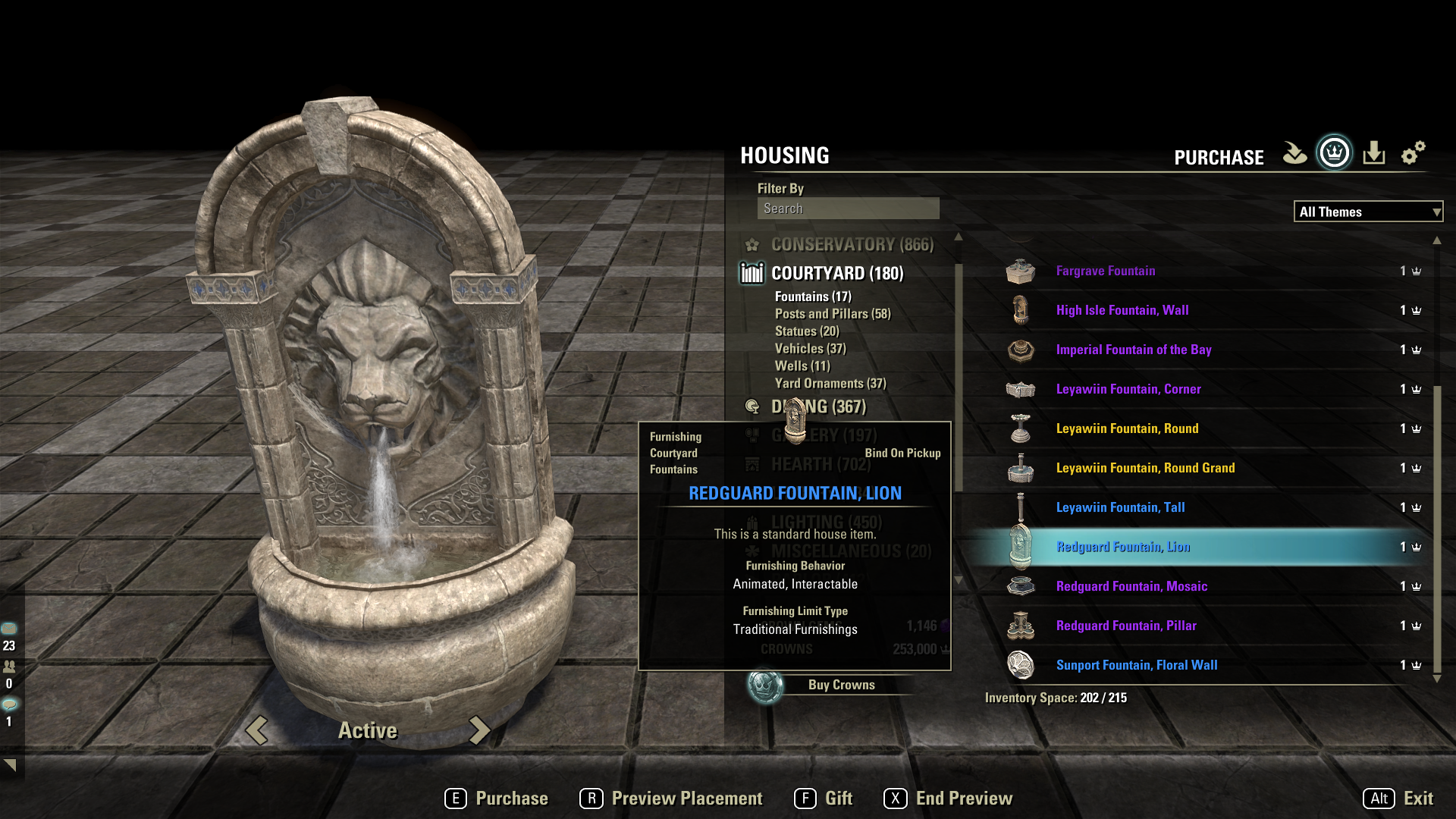Select Leyawiin Fountain, Tall entry

point(1119,507)
